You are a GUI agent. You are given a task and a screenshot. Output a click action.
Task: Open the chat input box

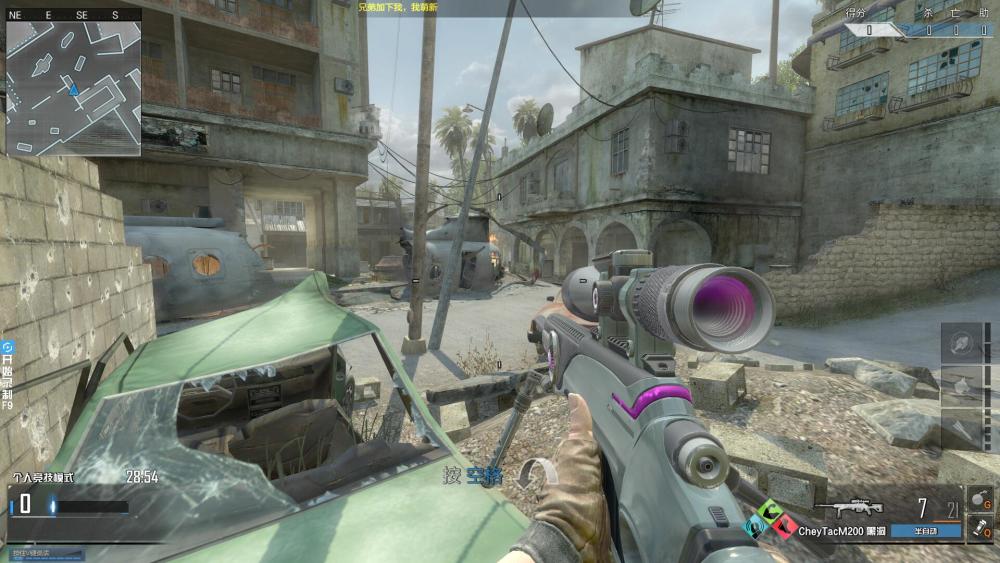tap(43, 552)
